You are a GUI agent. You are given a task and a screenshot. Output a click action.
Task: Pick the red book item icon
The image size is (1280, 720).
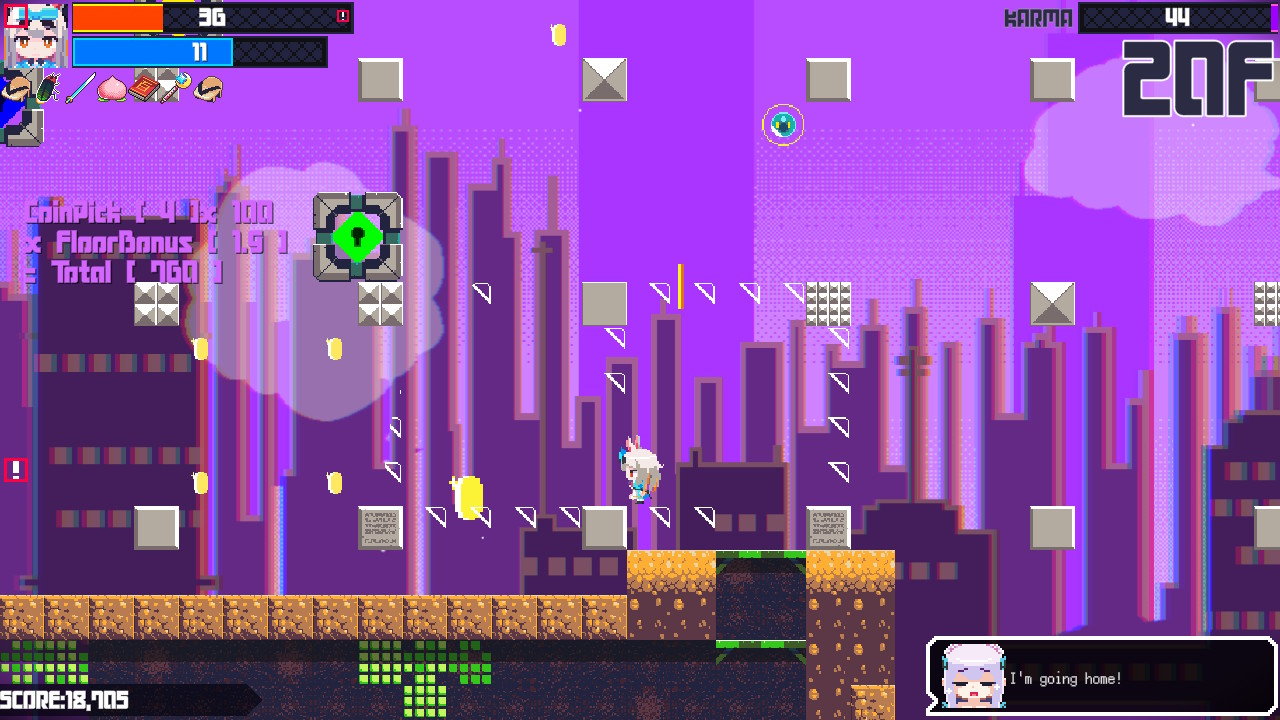(x=144, y=89)
